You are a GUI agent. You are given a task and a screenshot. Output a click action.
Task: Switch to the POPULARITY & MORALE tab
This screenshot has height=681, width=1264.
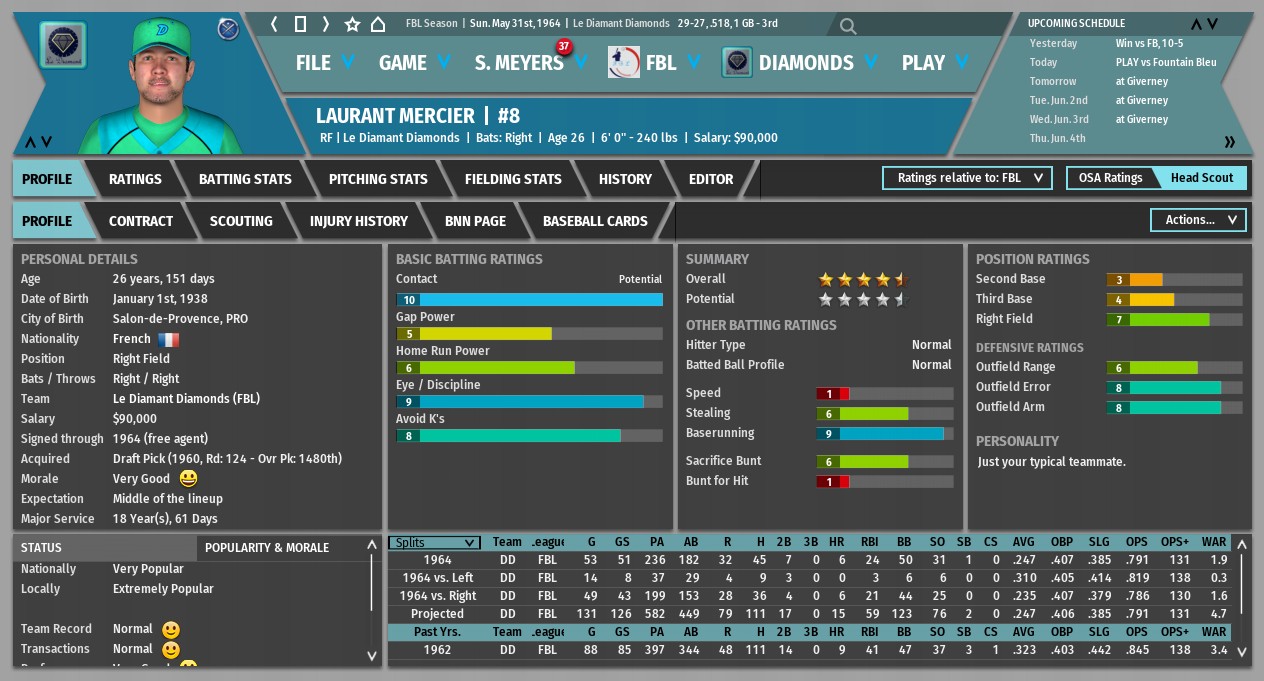(266, 548)
